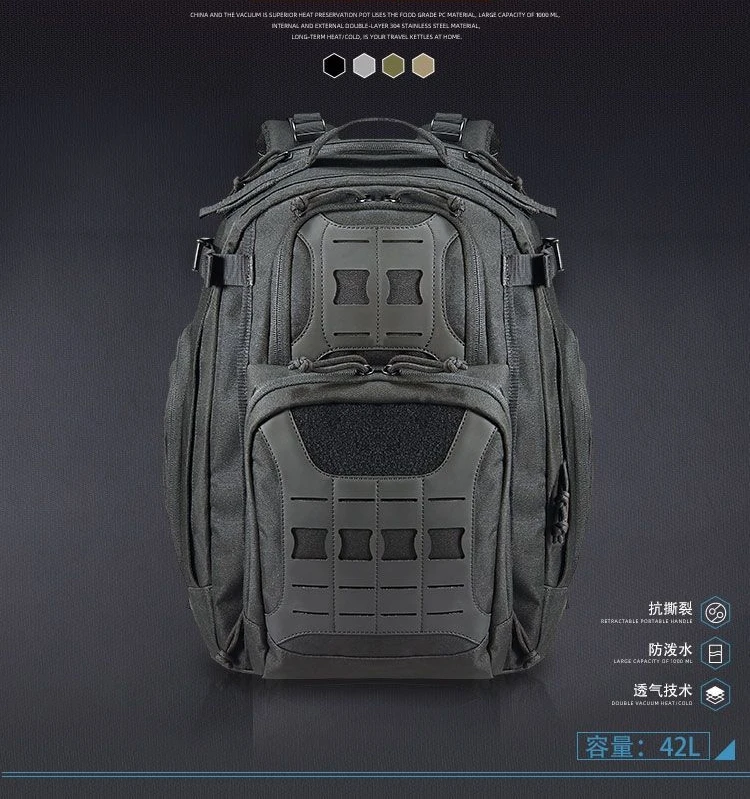The width and height of the screenshot is (750, 799).
Task: Click the water-repellent 防泼水 feature icon
Action: tap(714, 653)
